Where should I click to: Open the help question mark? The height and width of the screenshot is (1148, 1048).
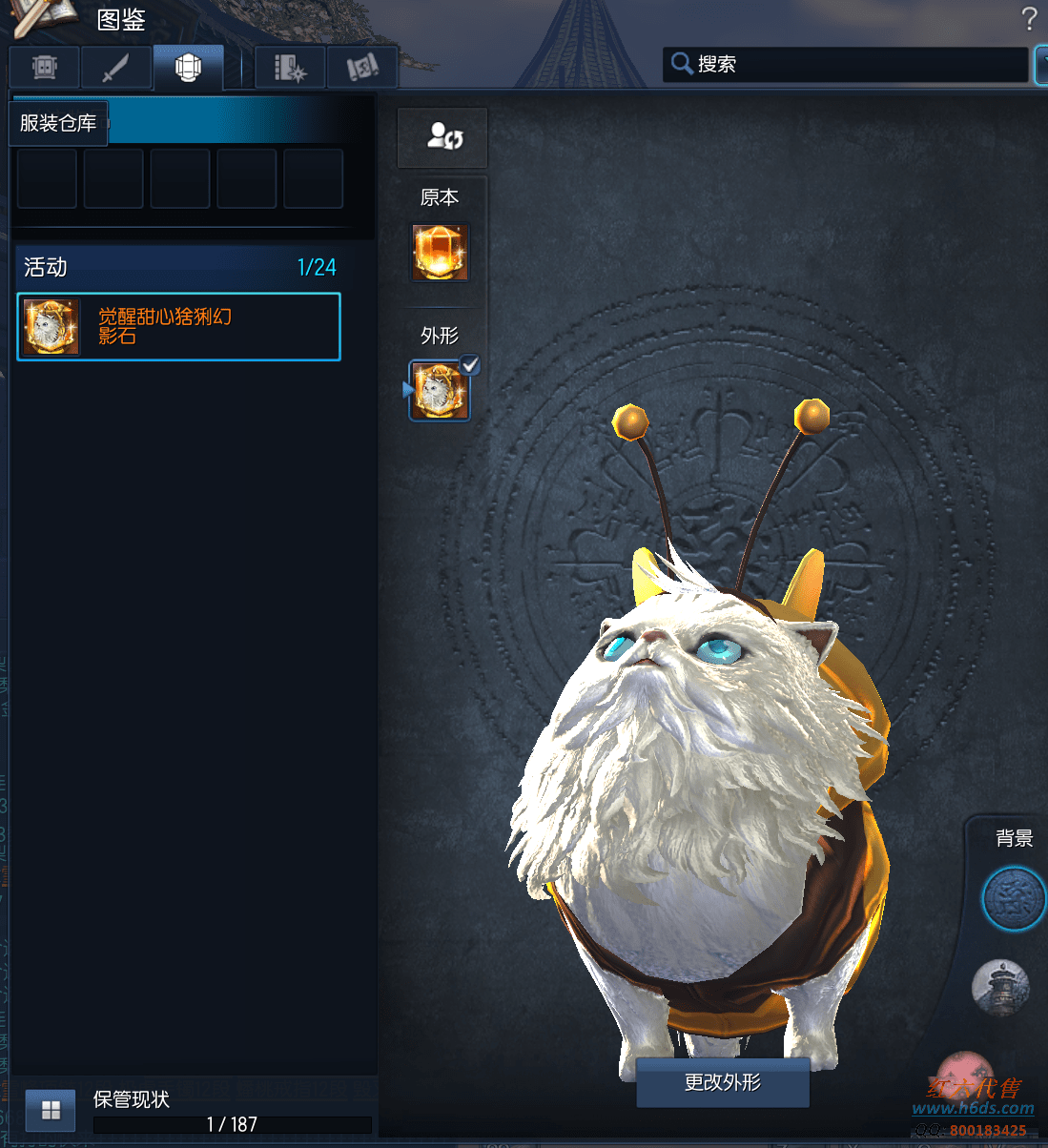1028,19
